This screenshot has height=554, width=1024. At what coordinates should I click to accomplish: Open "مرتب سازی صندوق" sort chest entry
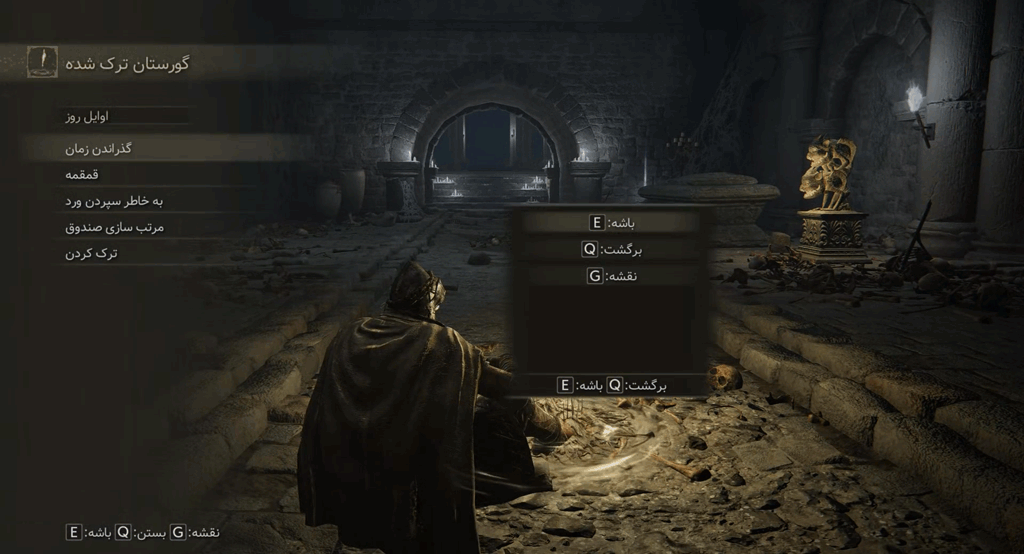tap(114, 227)
